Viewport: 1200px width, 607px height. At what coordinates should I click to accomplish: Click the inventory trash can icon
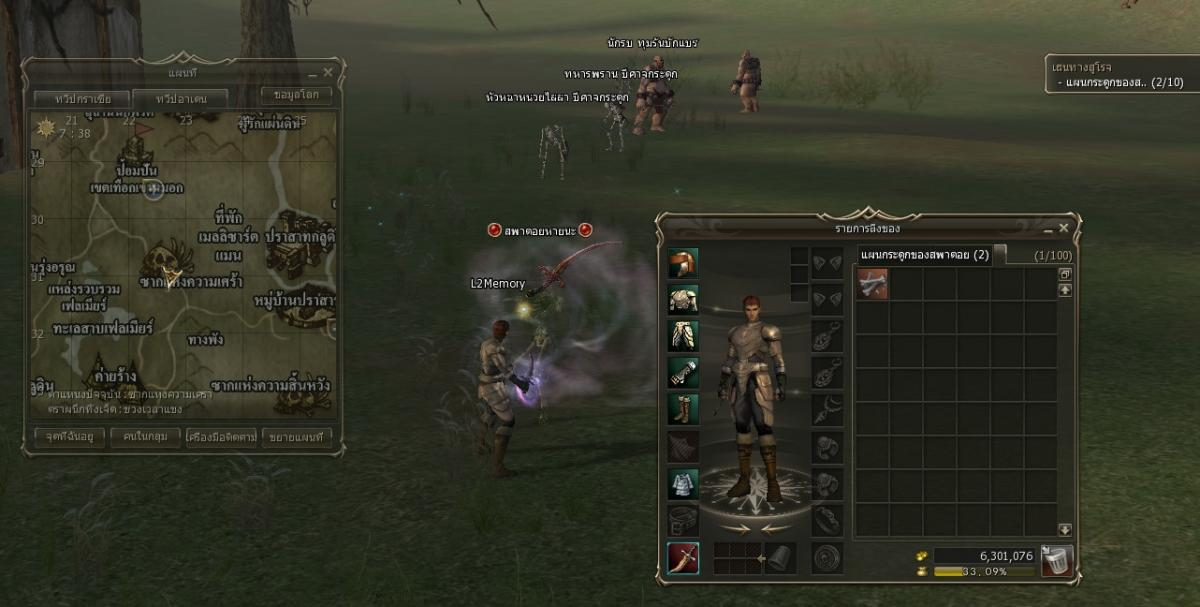click(x=1057, y=560)
